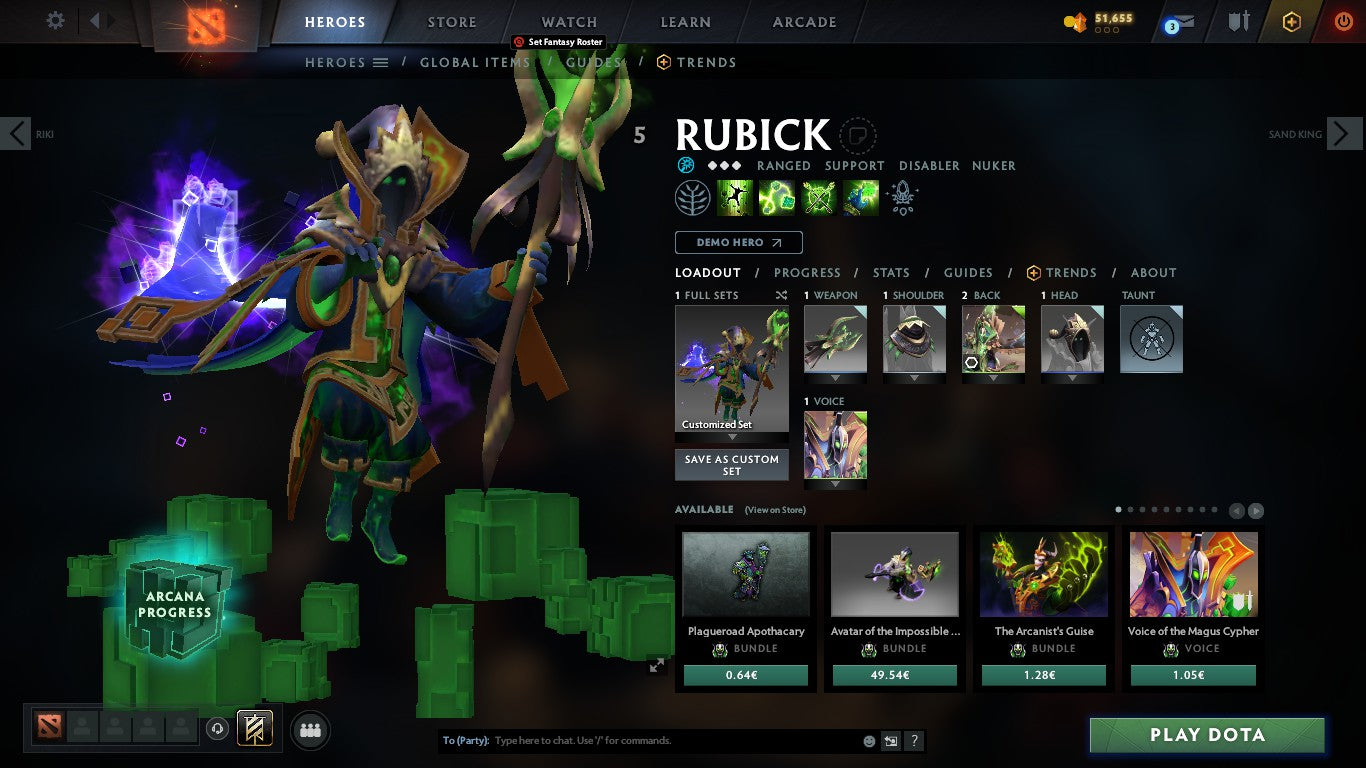Select the first pagination dot above available items
1366x768 pixels.
pyautogui.click(x=1118, y=509)
